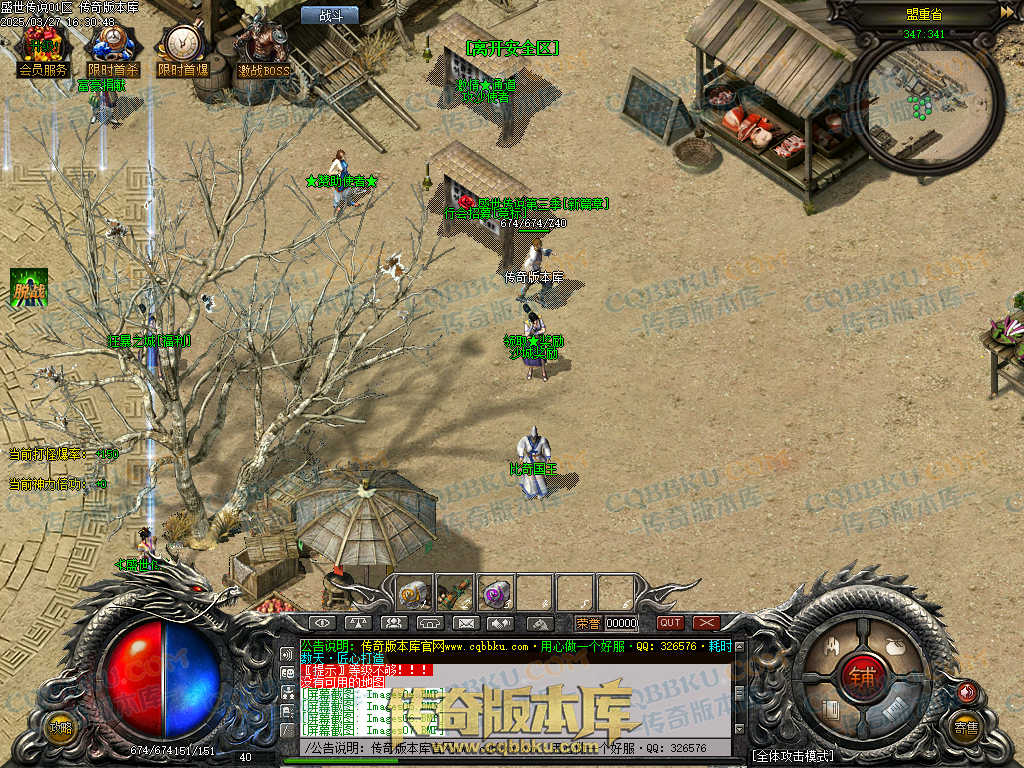Click the red X exit button
Screen dimensions: 1024x768
706,623
